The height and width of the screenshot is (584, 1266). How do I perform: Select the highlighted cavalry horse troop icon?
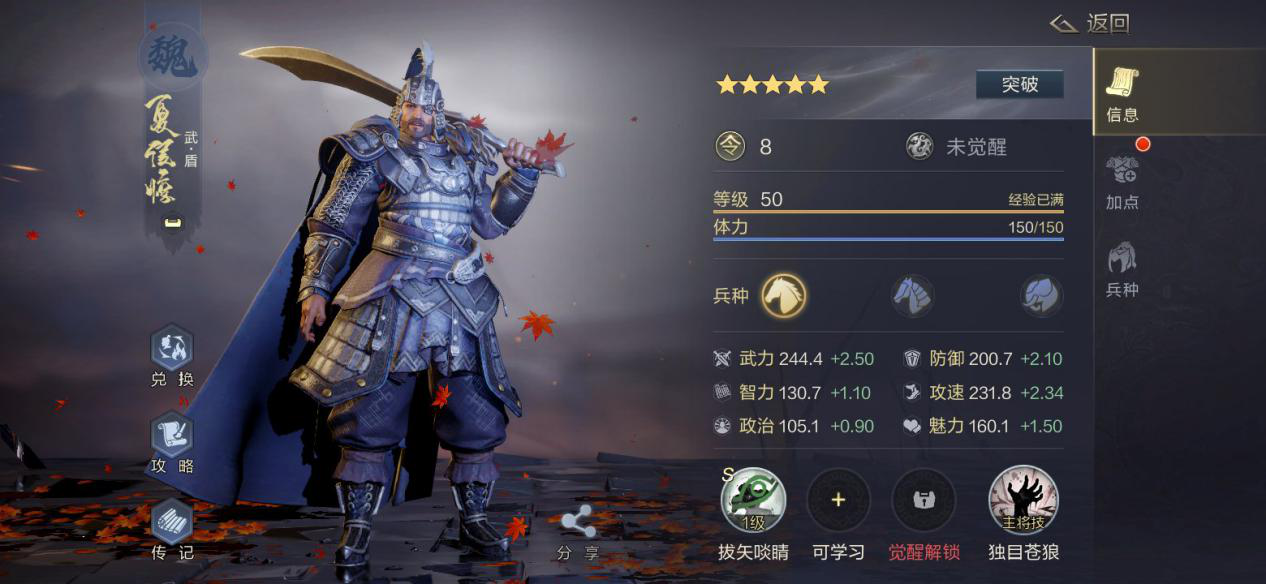coord(784,296)
